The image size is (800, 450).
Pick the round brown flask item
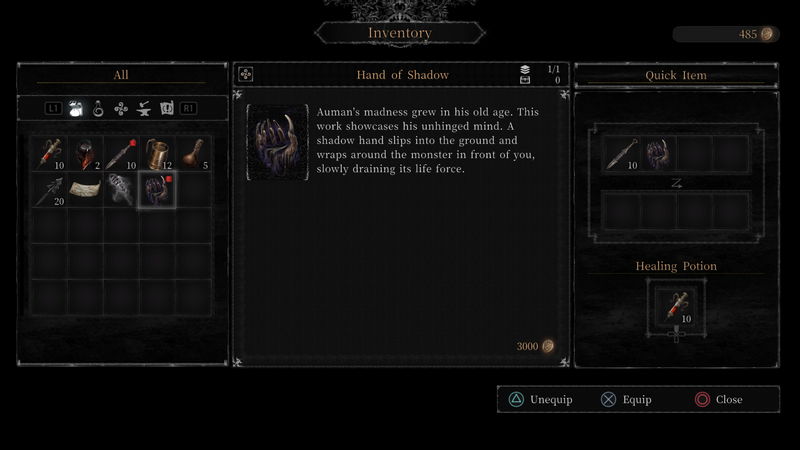point(193,154)
